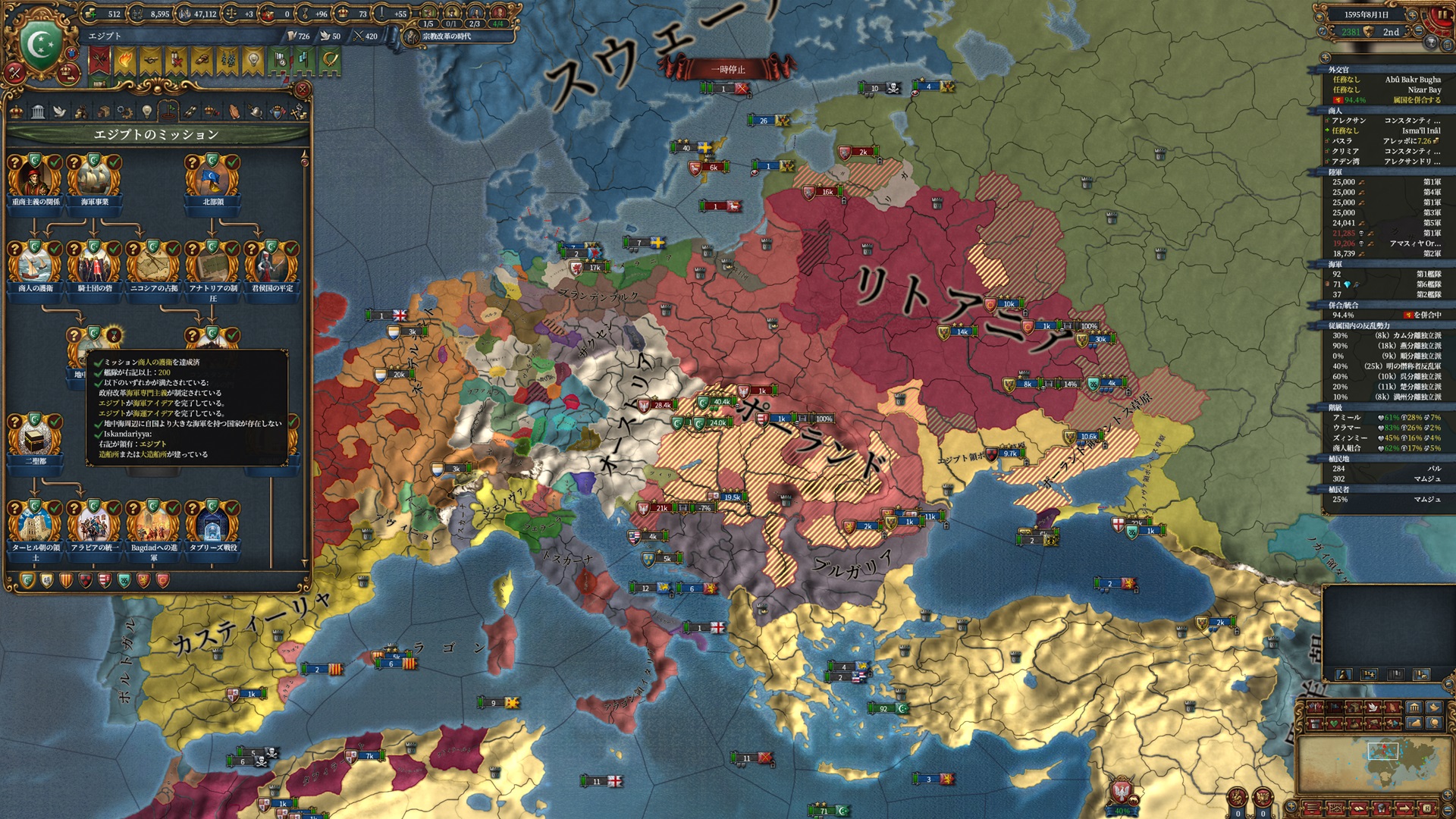Click 属国を併合する to annex the subject
Viewport: 1456px width, 819px height.
(x=1417, y=101)
